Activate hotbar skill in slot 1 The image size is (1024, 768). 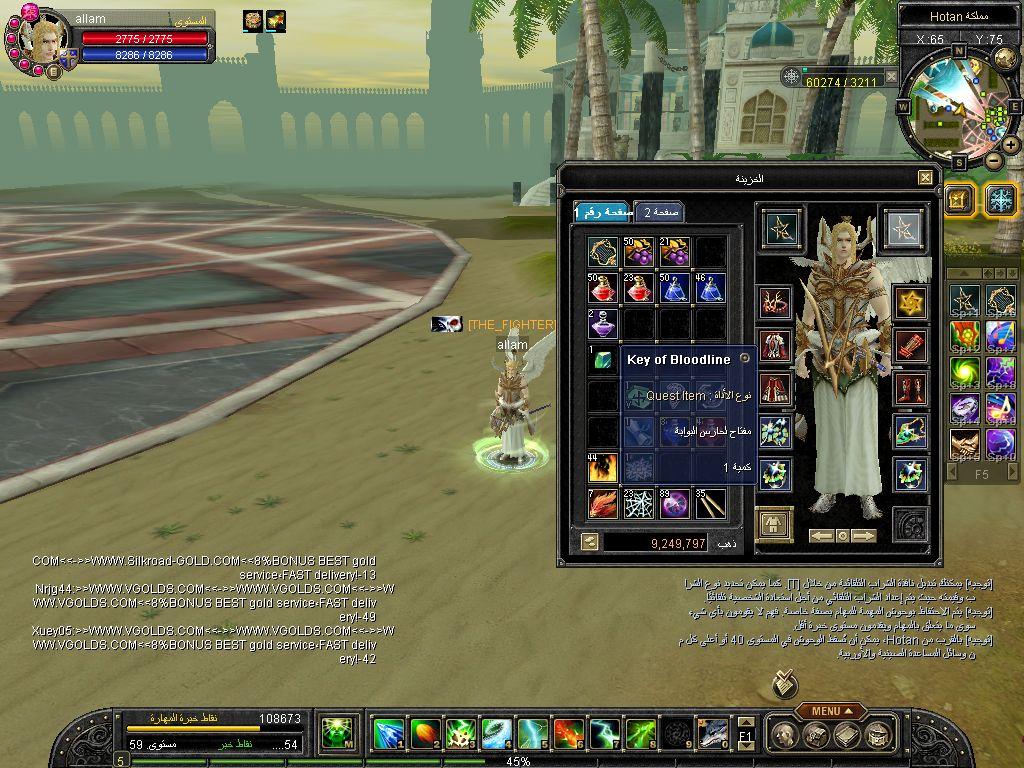[388, 734]
